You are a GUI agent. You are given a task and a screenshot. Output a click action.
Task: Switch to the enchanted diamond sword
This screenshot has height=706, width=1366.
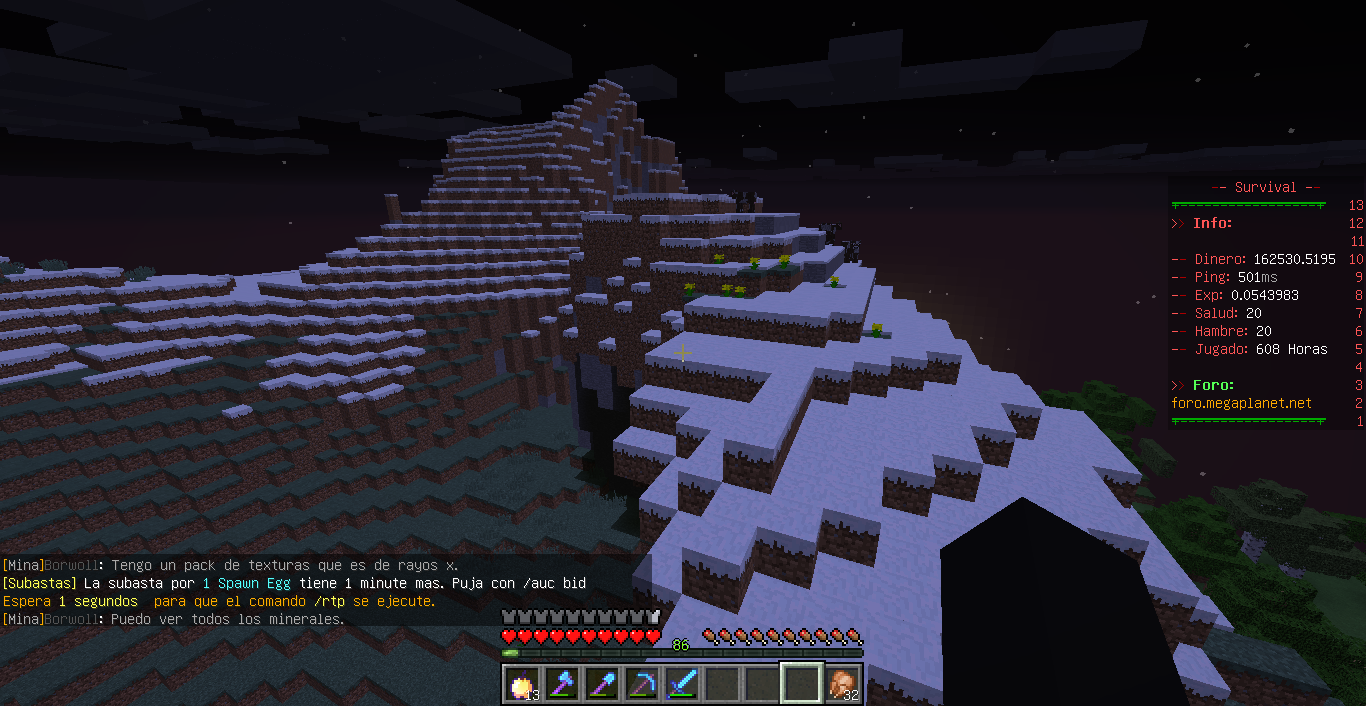[x=682, y=684]
